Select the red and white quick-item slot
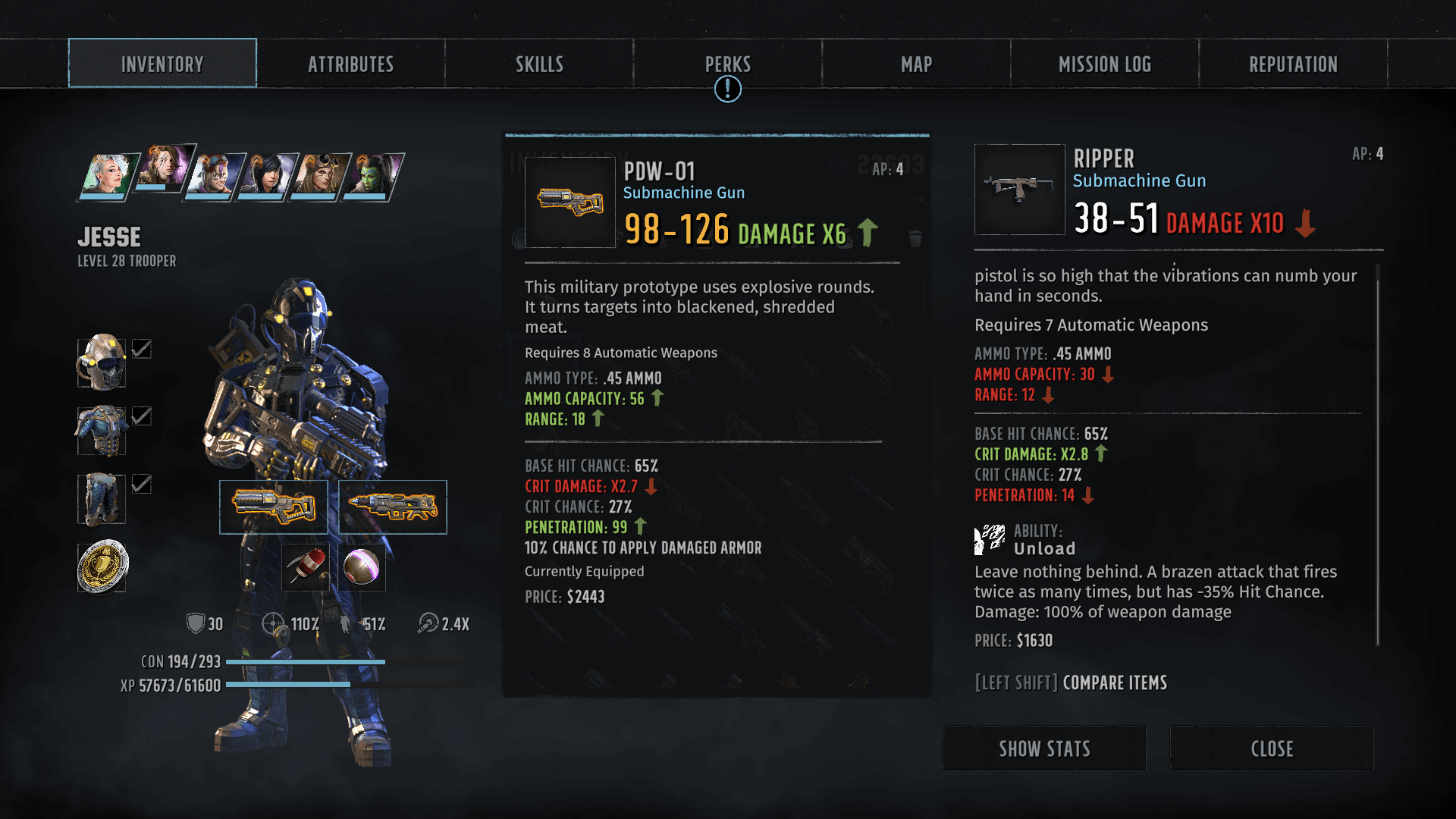Image resolution: width=1456 pixels, height=819 pixels. (x=306, y=566)
